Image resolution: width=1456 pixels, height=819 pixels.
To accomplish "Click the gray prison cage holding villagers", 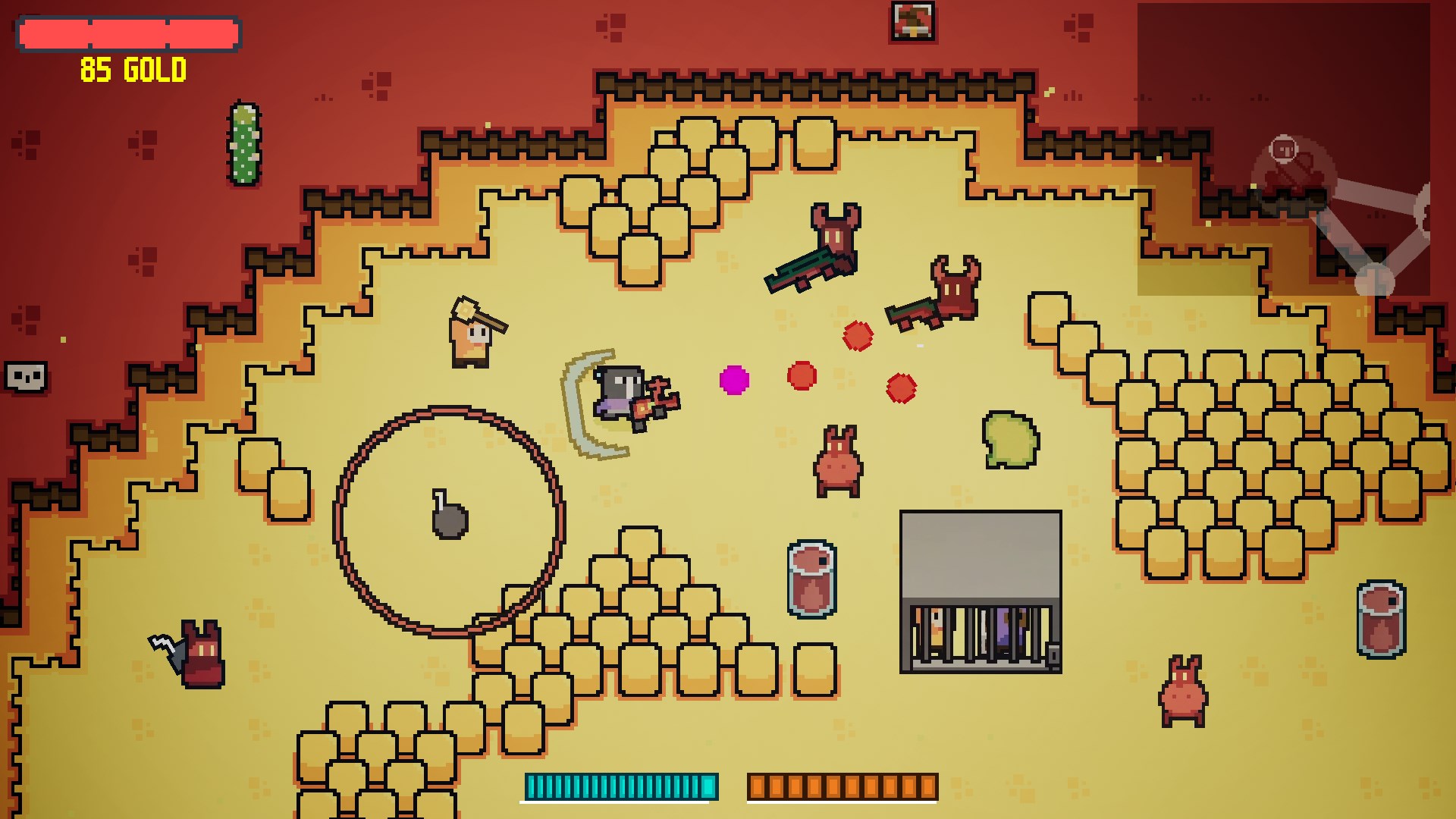I will 980,591.
